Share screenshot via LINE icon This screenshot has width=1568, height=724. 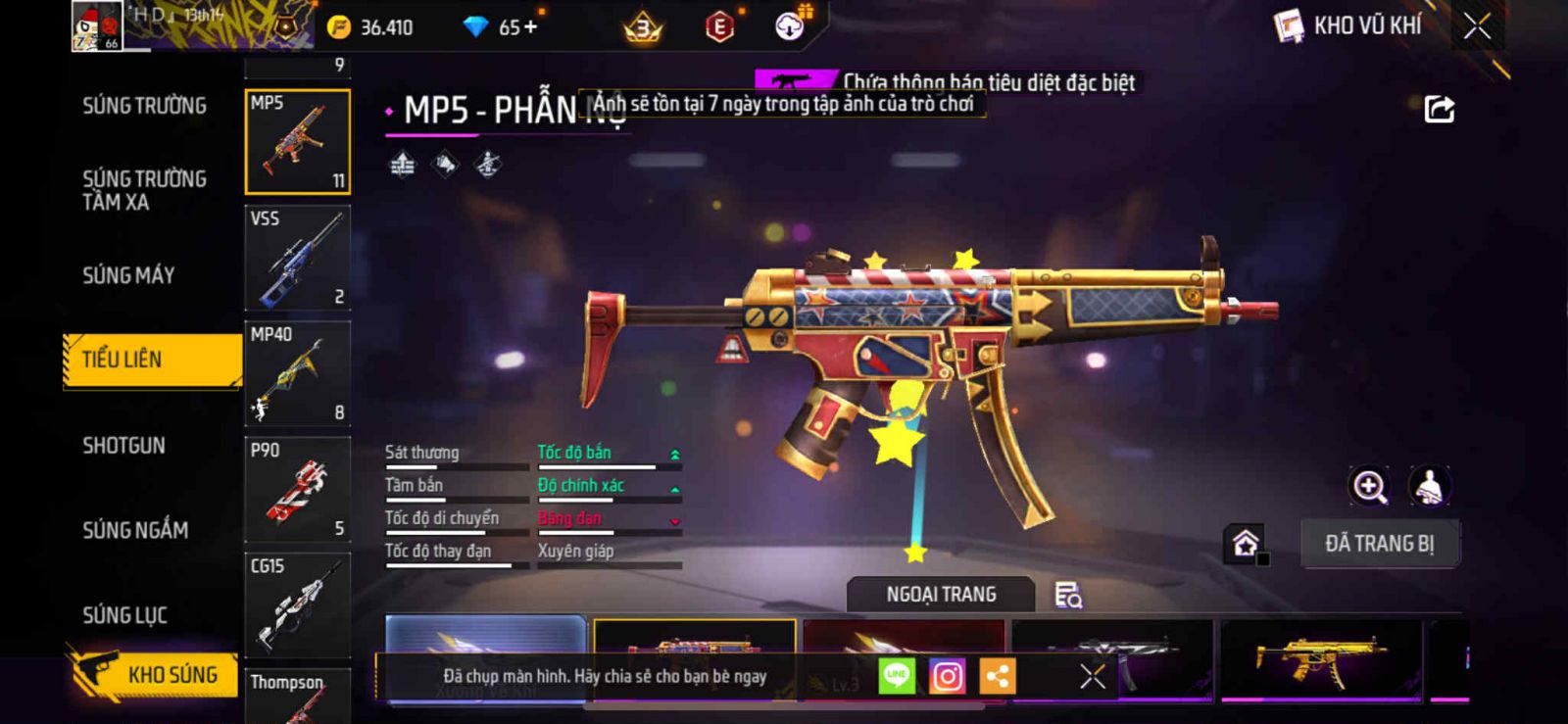click(x=896, y=676)
